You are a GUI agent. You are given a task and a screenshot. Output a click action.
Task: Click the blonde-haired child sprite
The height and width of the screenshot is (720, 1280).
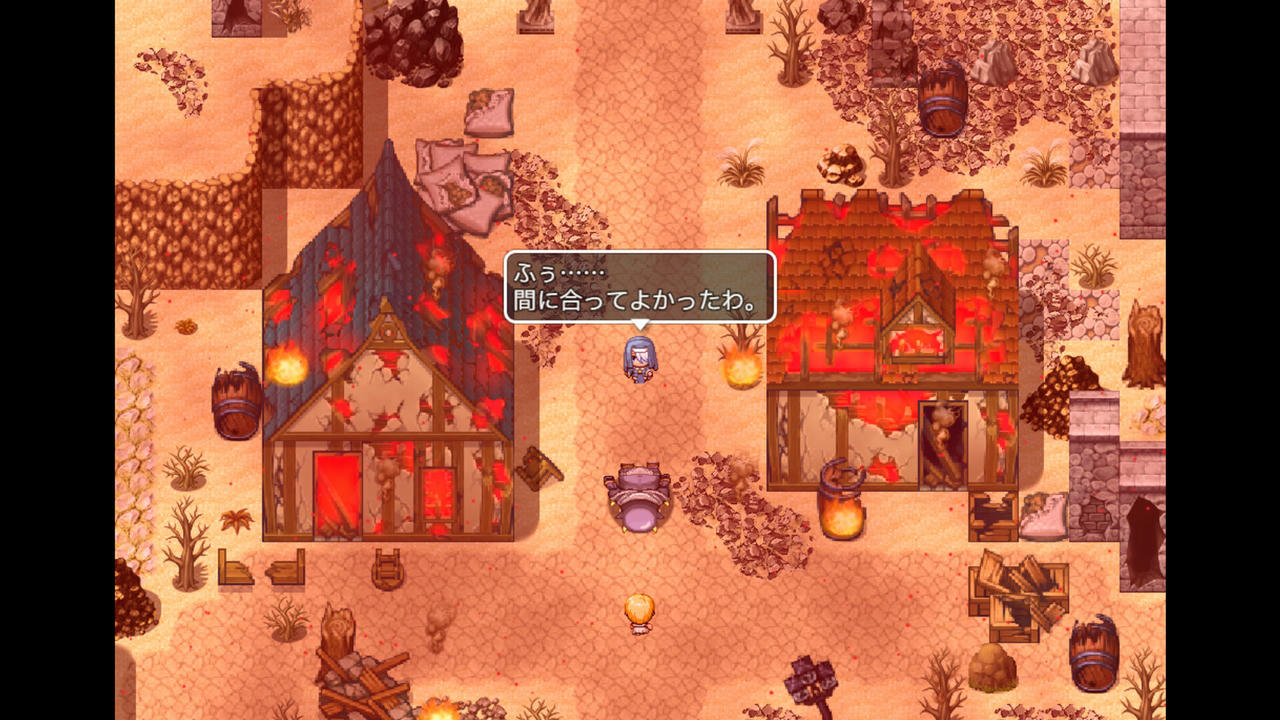point(640,614)
